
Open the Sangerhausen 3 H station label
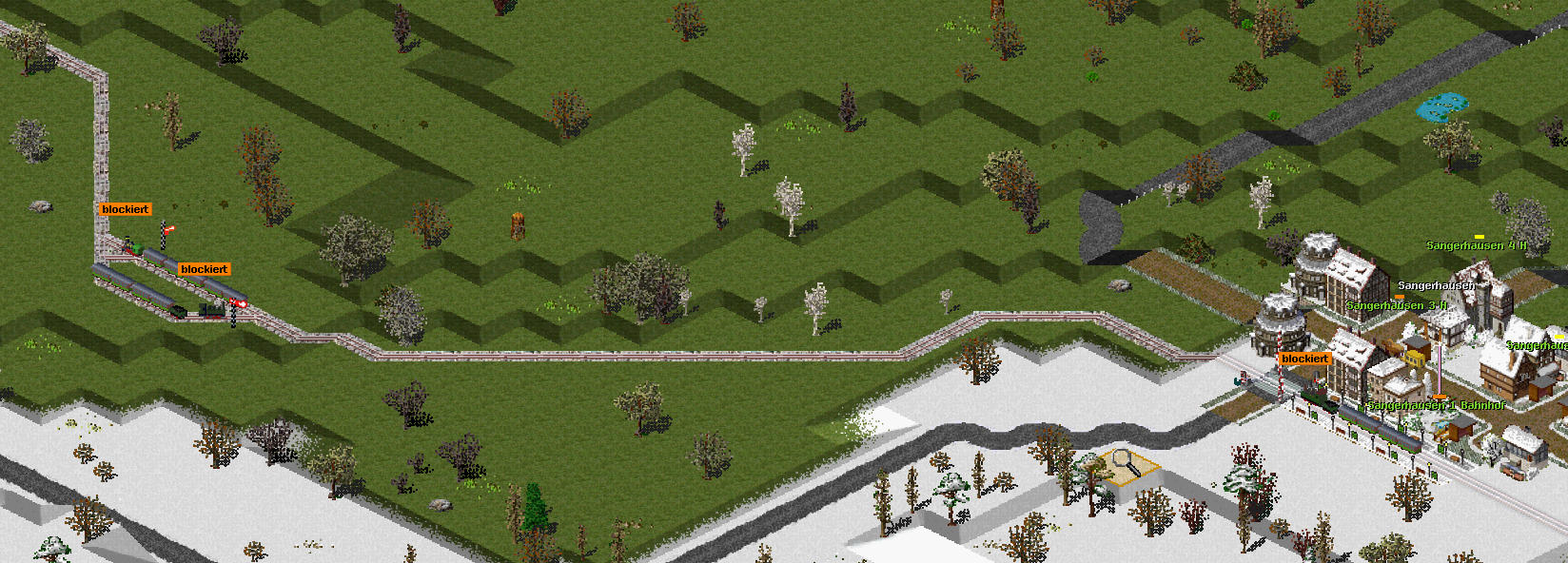(x=1396, y=305)
